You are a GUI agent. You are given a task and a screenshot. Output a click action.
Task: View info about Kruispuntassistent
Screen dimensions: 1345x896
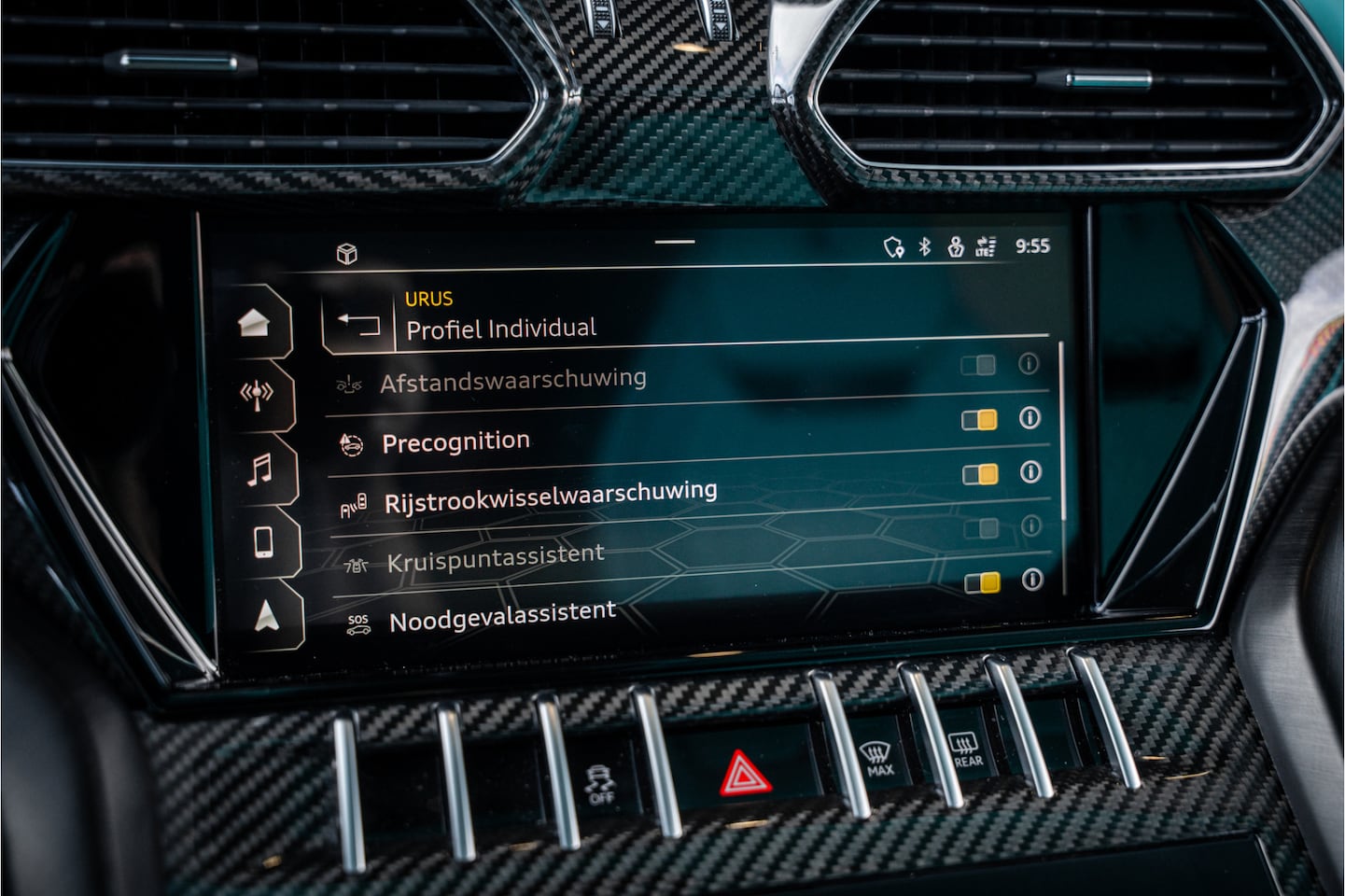[1030, 525]
